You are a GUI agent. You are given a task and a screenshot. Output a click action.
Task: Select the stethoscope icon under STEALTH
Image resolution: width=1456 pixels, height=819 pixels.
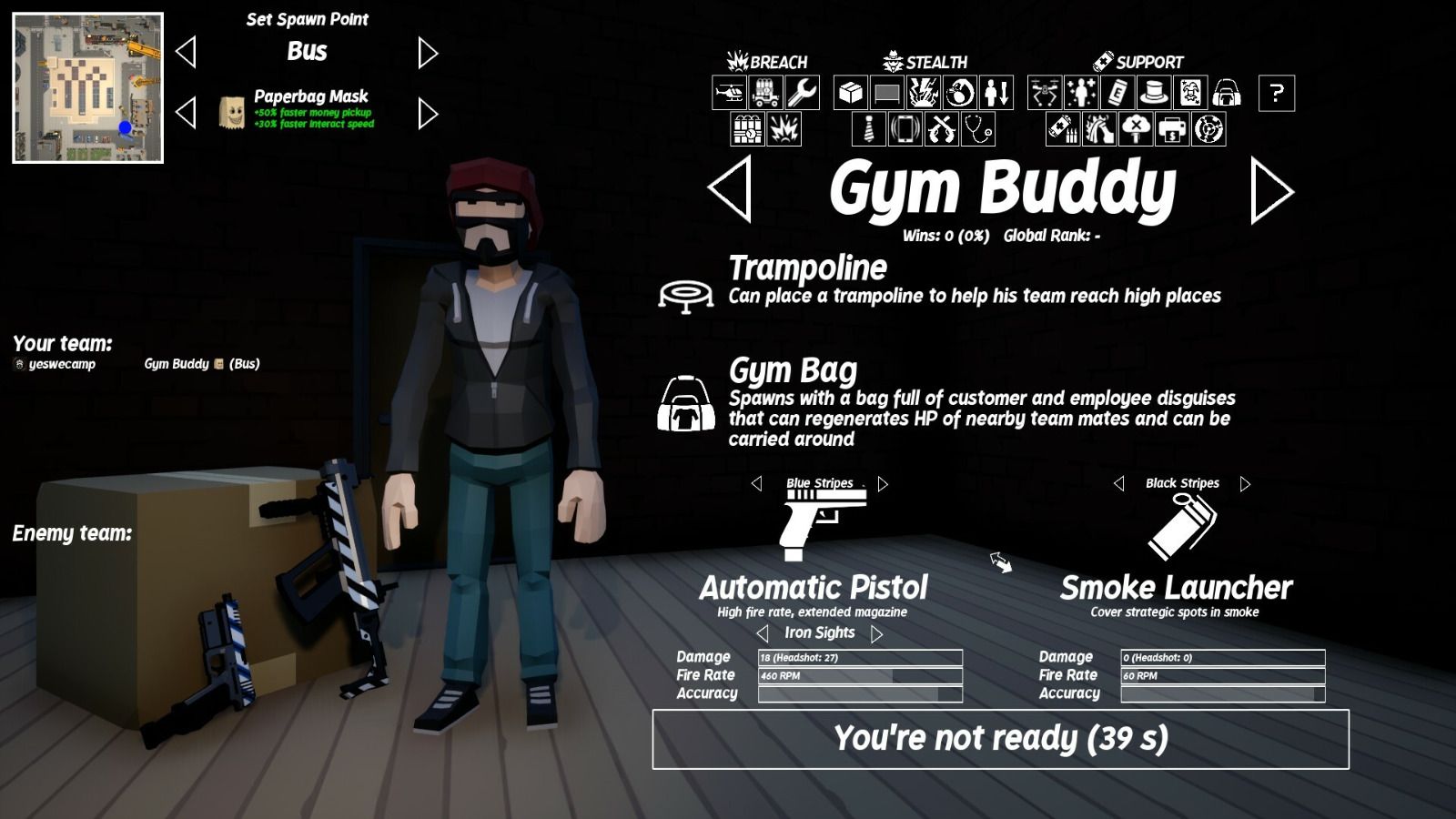coord(976,130)
